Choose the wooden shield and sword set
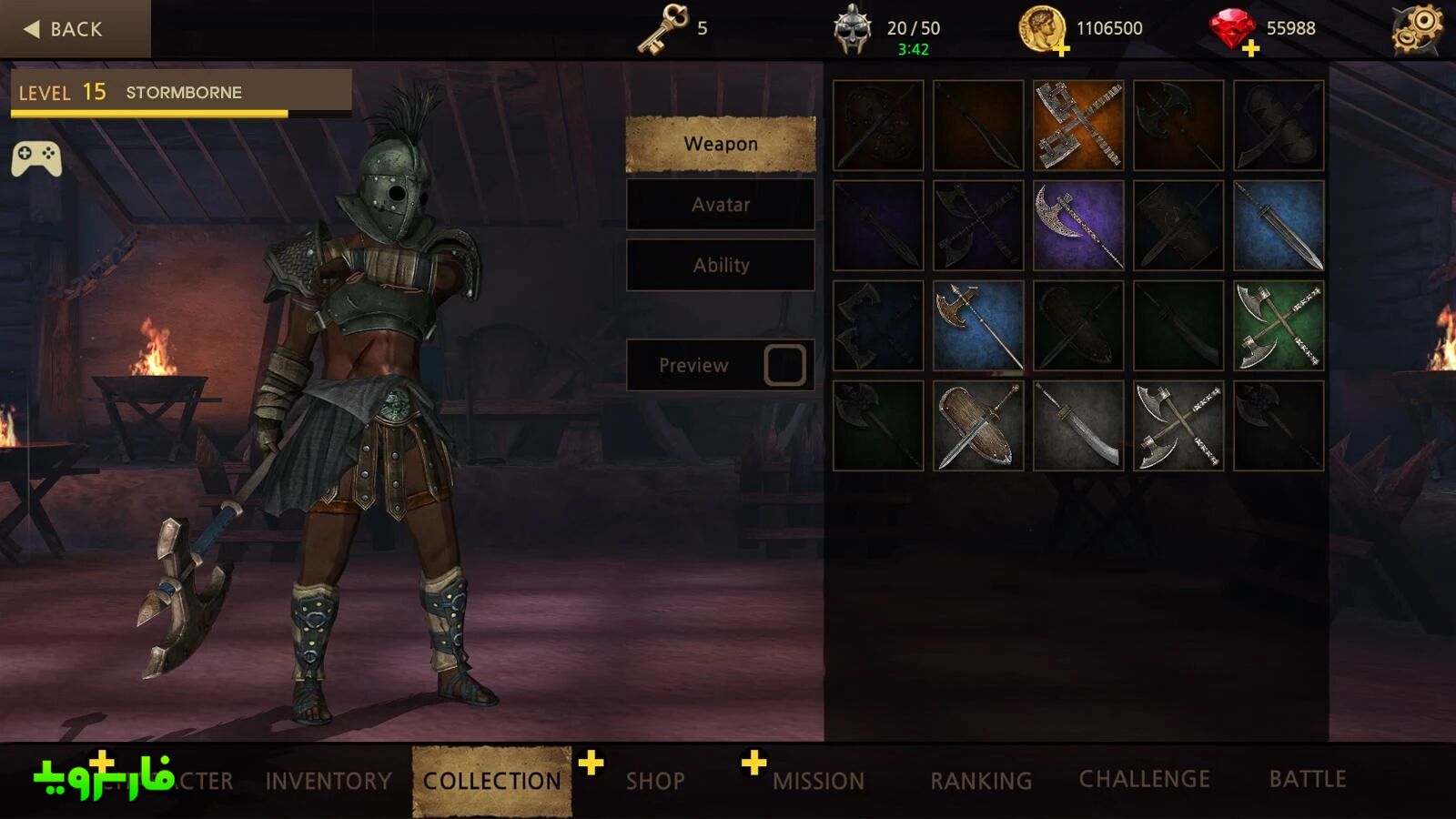The height and width of the screenshot is (819, 1456). pyautogui.click(x=978, y=426)
